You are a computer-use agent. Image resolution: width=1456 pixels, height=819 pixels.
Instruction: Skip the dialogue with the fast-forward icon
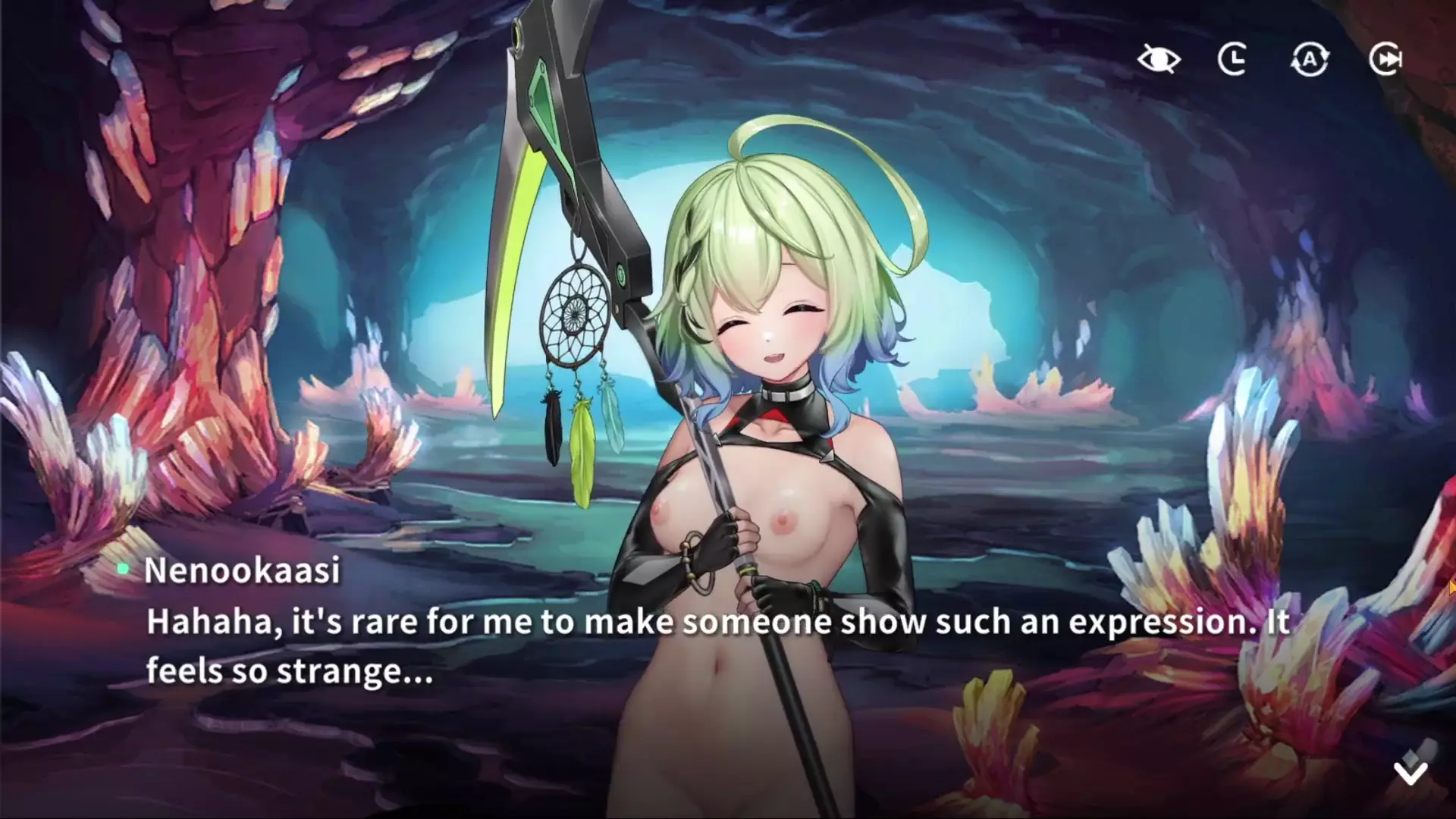1385,59
